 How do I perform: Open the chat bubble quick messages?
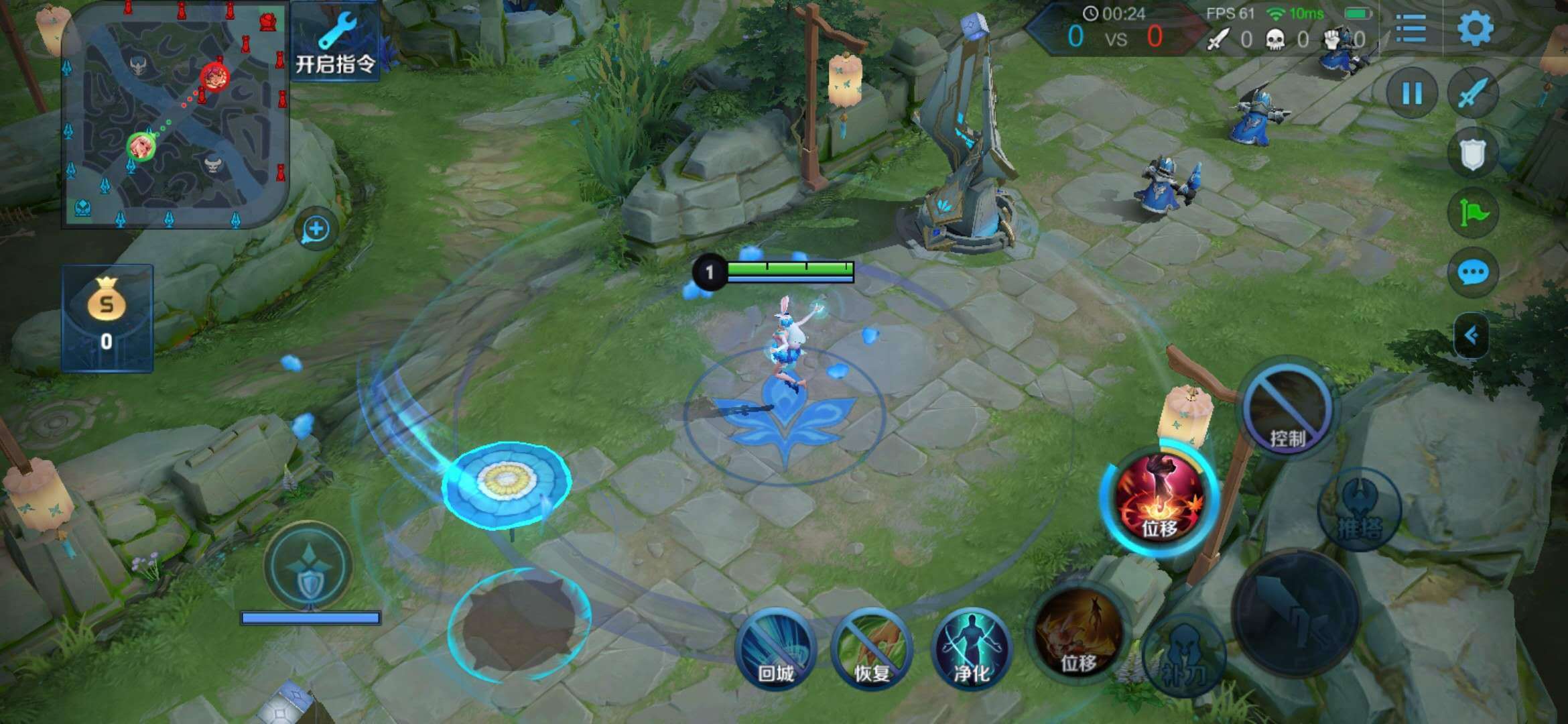[x=1472, y=273]
